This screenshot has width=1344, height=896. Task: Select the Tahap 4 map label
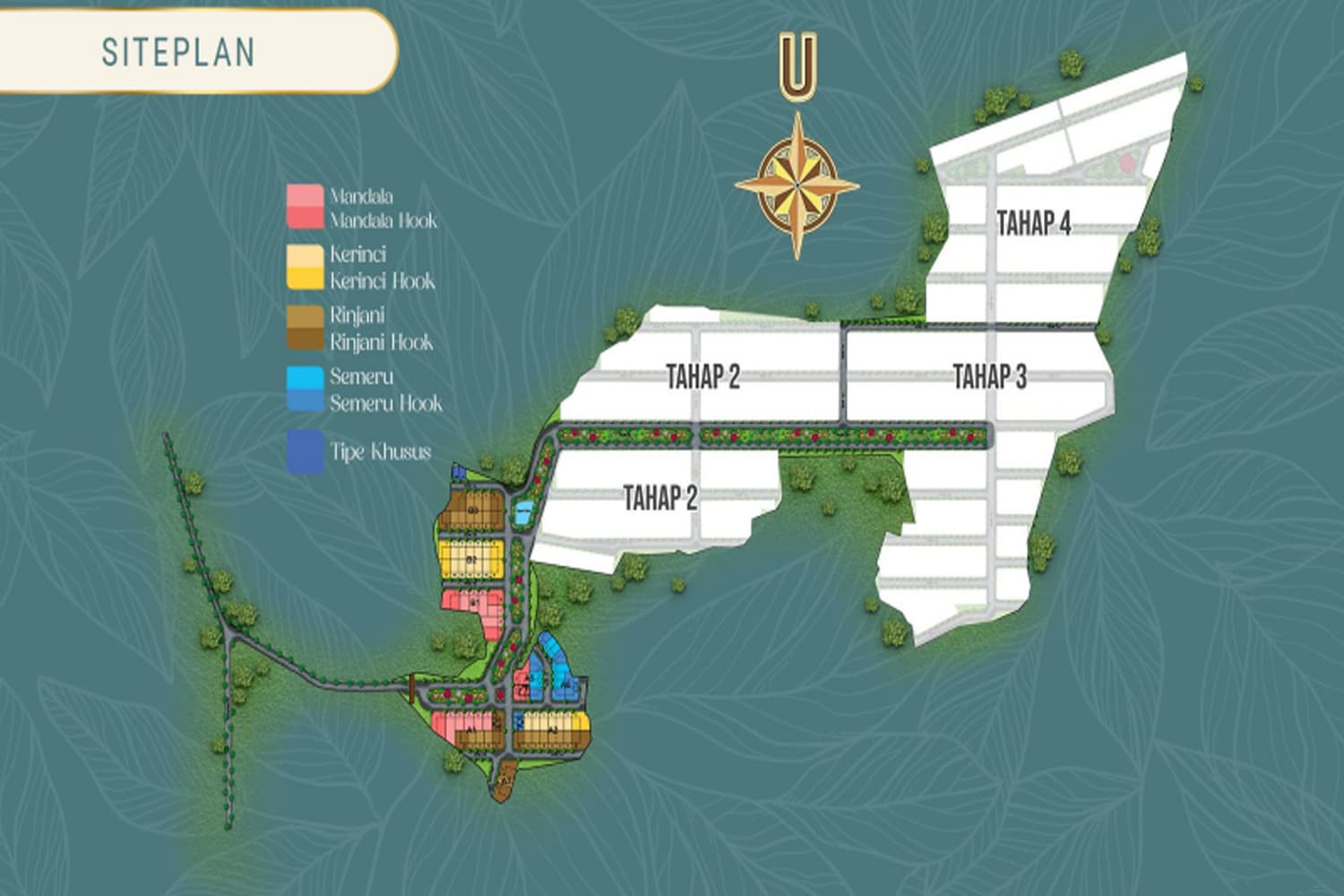click(1034, 223)
